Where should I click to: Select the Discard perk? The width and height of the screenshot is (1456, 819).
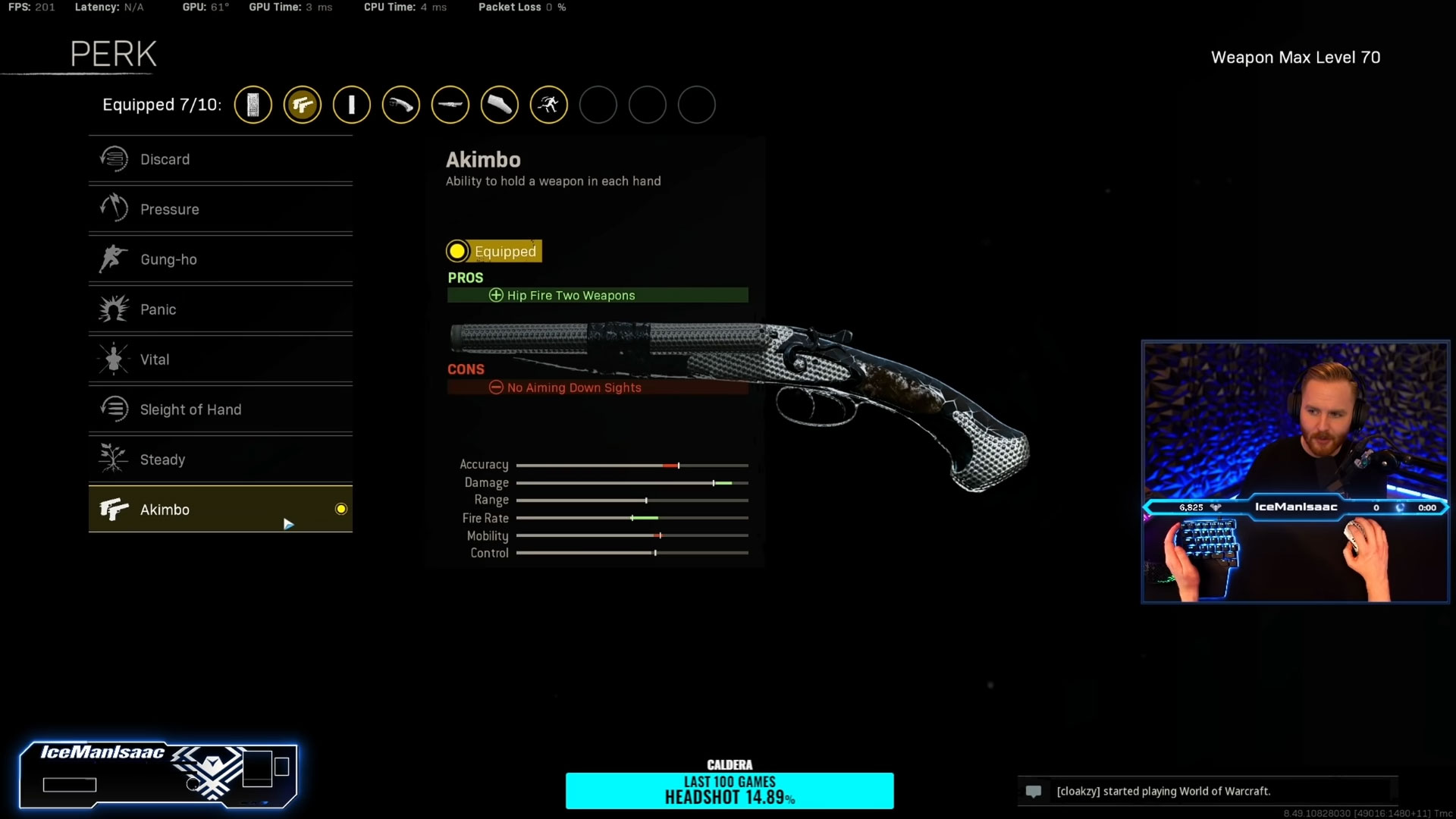(220, 159)
